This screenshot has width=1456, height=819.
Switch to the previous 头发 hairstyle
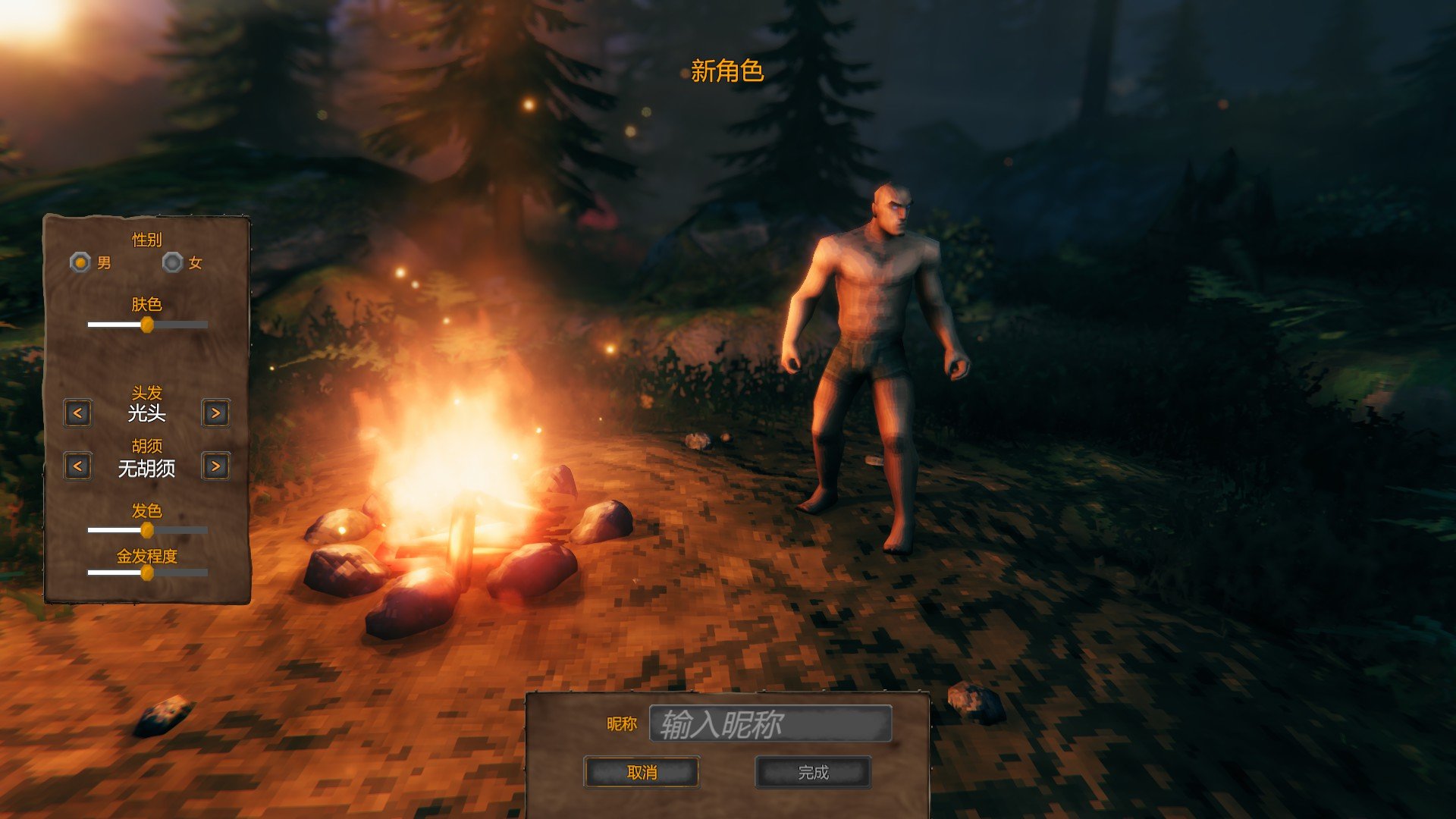[x=77, y=413]
